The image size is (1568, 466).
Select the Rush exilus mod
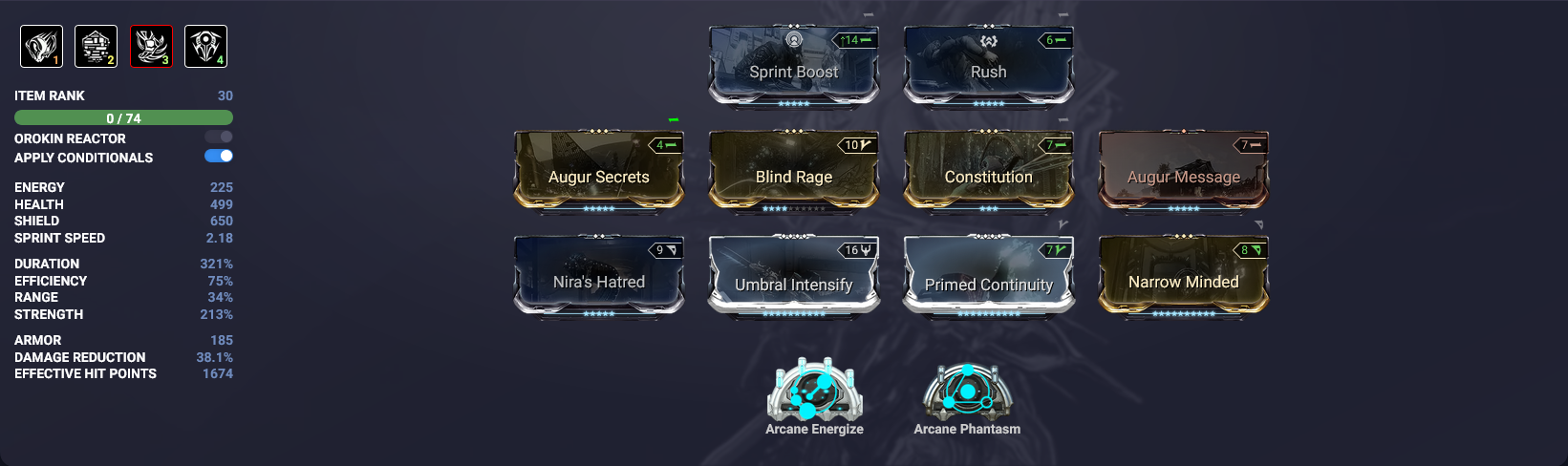(988, 67)
